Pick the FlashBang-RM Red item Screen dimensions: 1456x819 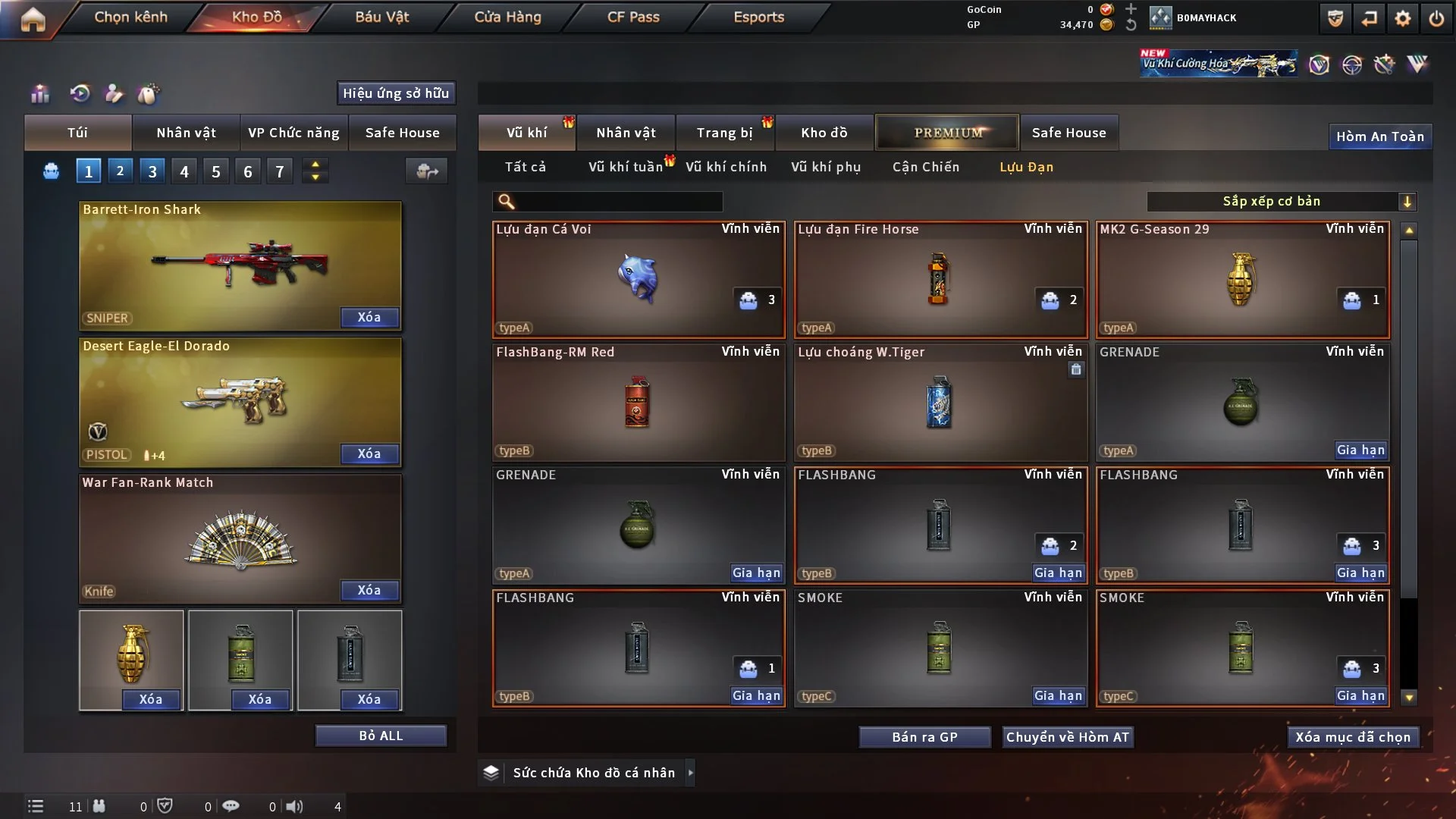point(638,402)
